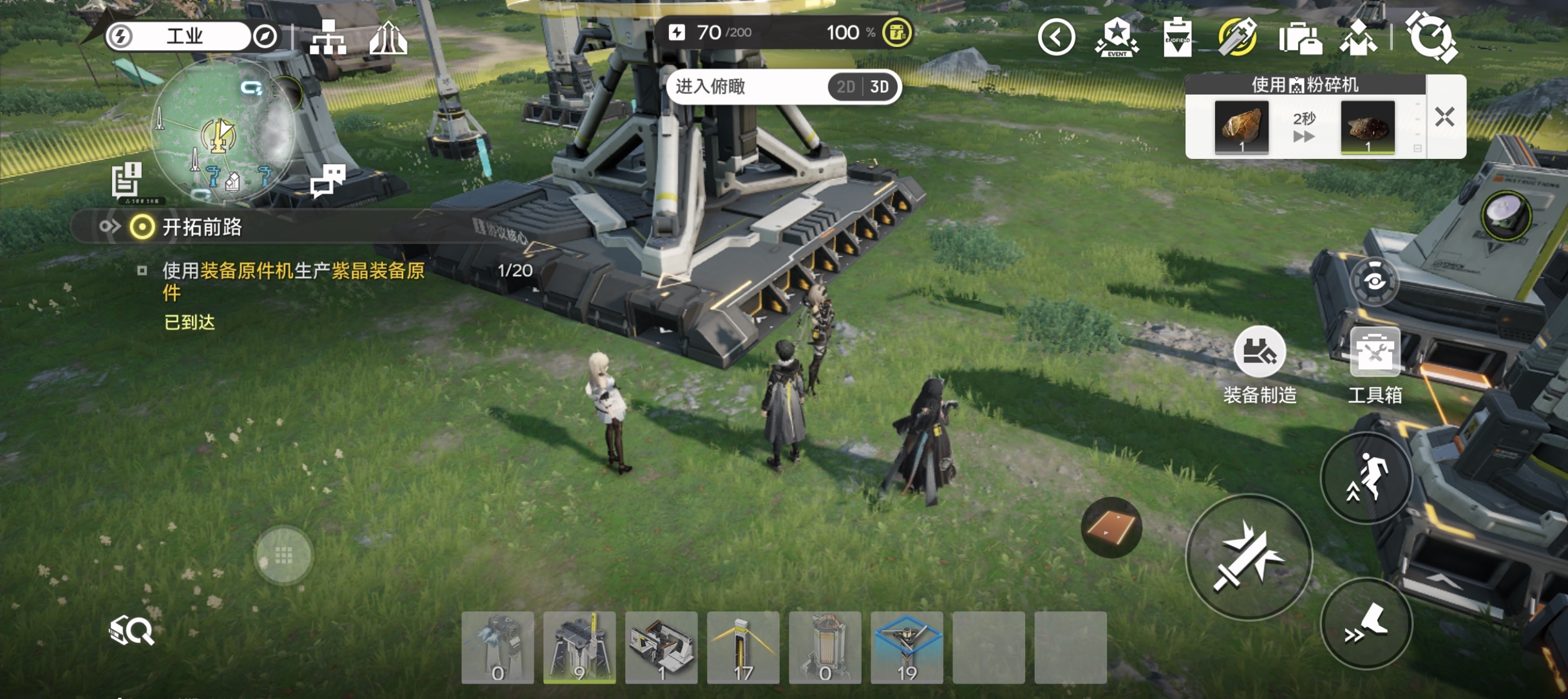Open the tech tree hierarchy icon
The width and height of the screenshot is (1568, 699).
pos(328,37)
